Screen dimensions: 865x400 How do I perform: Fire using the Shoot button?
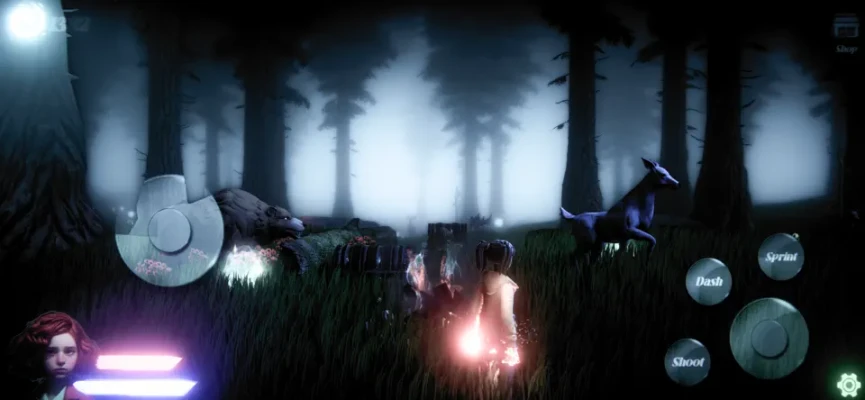click(x=688, y=361)
